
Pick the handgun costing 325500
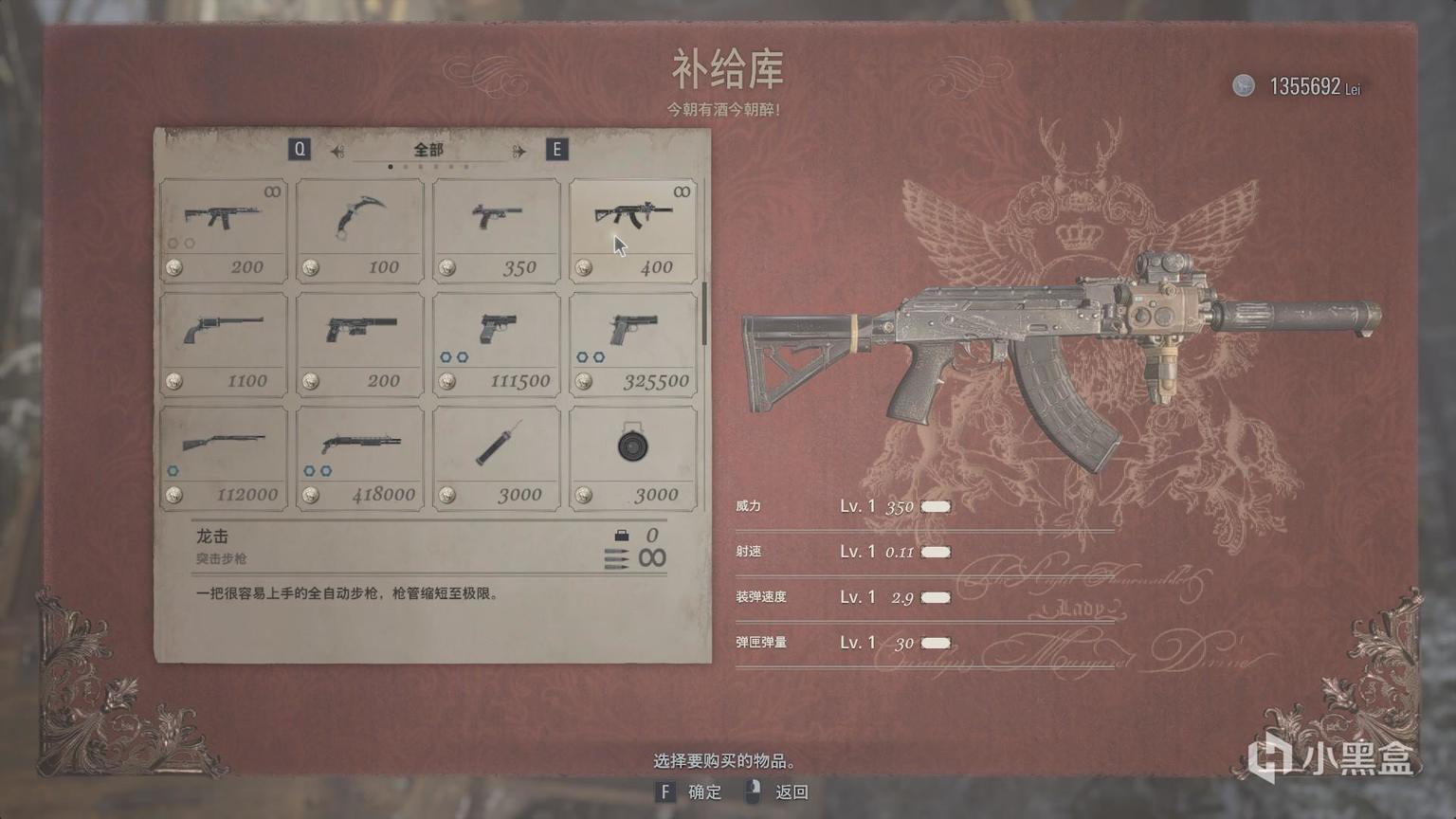tap(633, 344)
